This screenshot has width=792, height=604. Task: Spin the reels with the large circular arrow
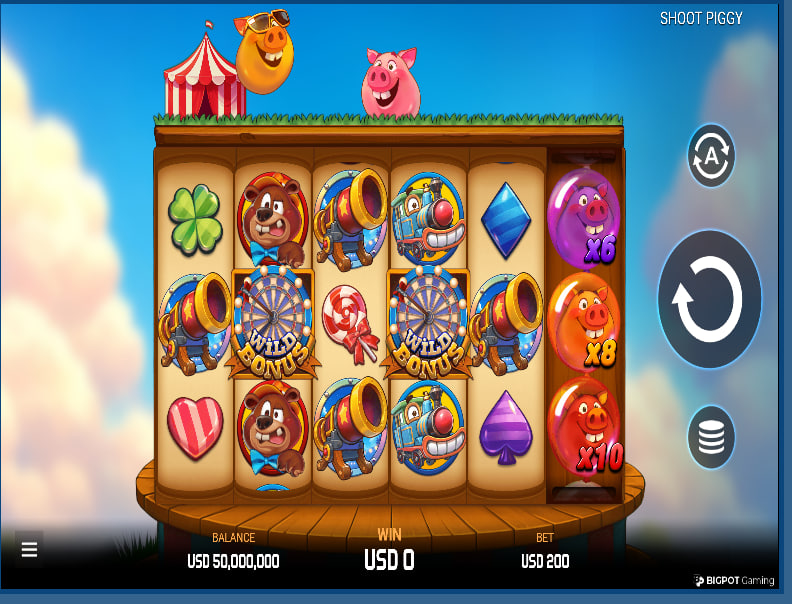click(x=709, y=299)
